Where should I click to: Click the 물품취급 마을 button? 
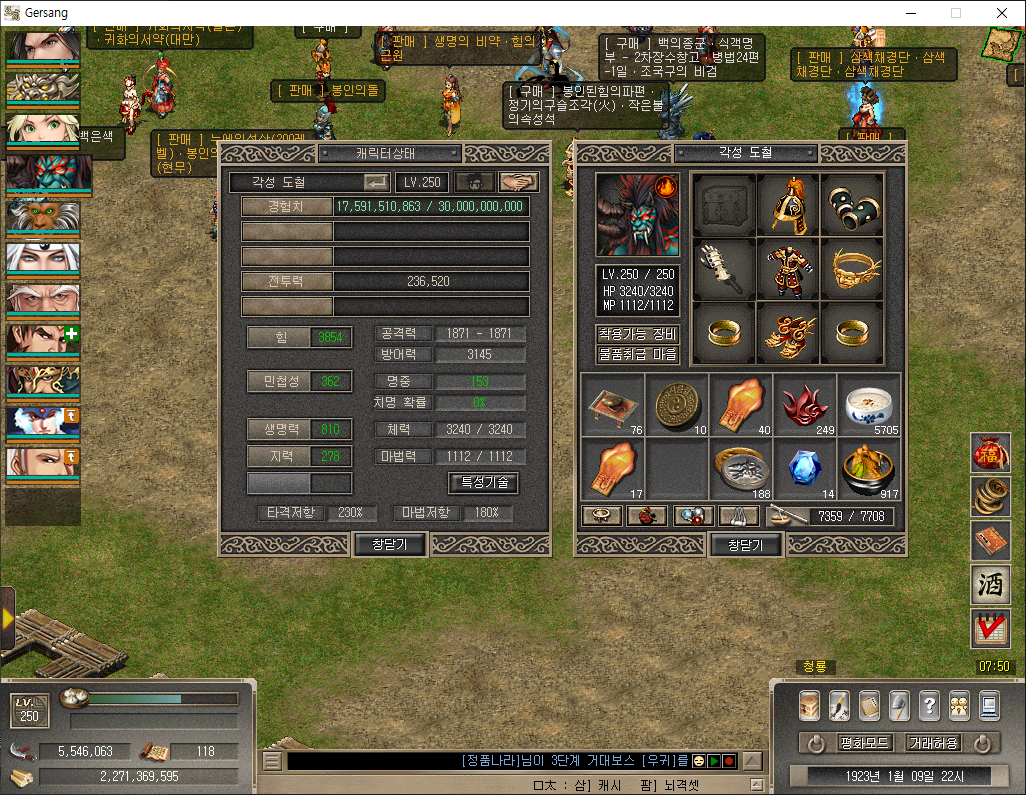pyautogui.click(x=638, y=354)
